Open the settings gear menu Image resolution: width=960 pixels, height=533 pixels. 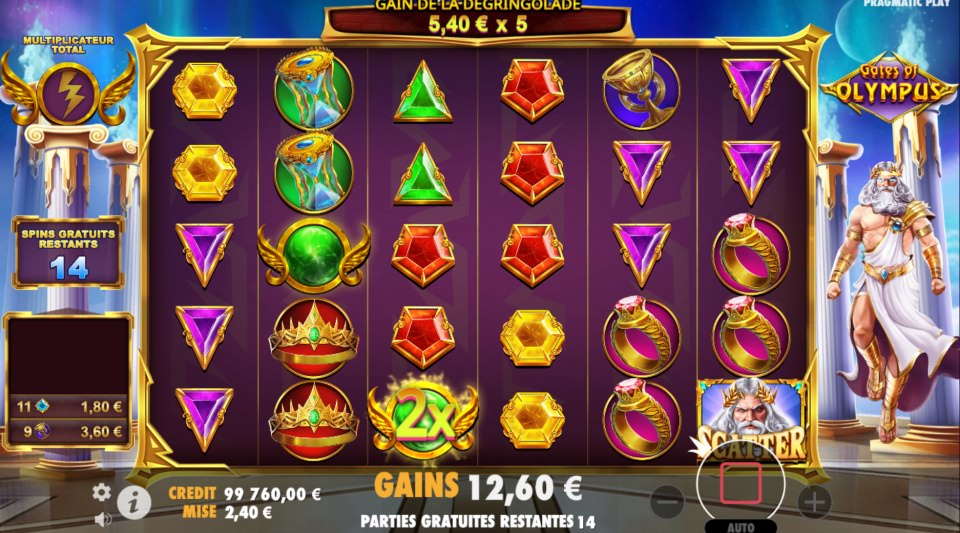tap(101, 492)
